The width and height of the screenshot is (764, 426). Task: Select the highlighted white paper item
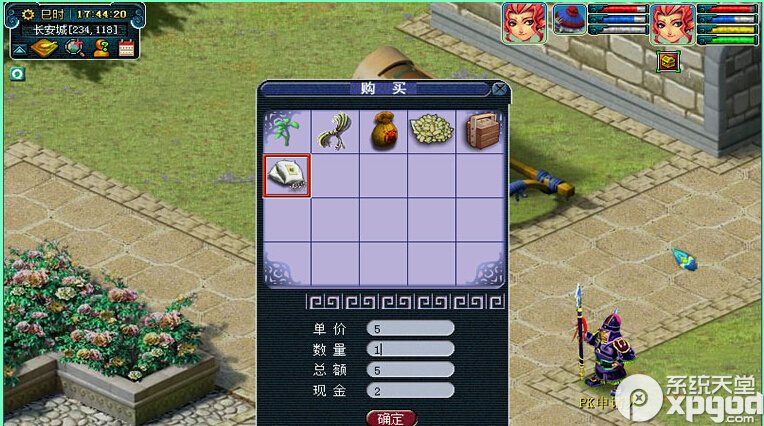coord(287,176)
